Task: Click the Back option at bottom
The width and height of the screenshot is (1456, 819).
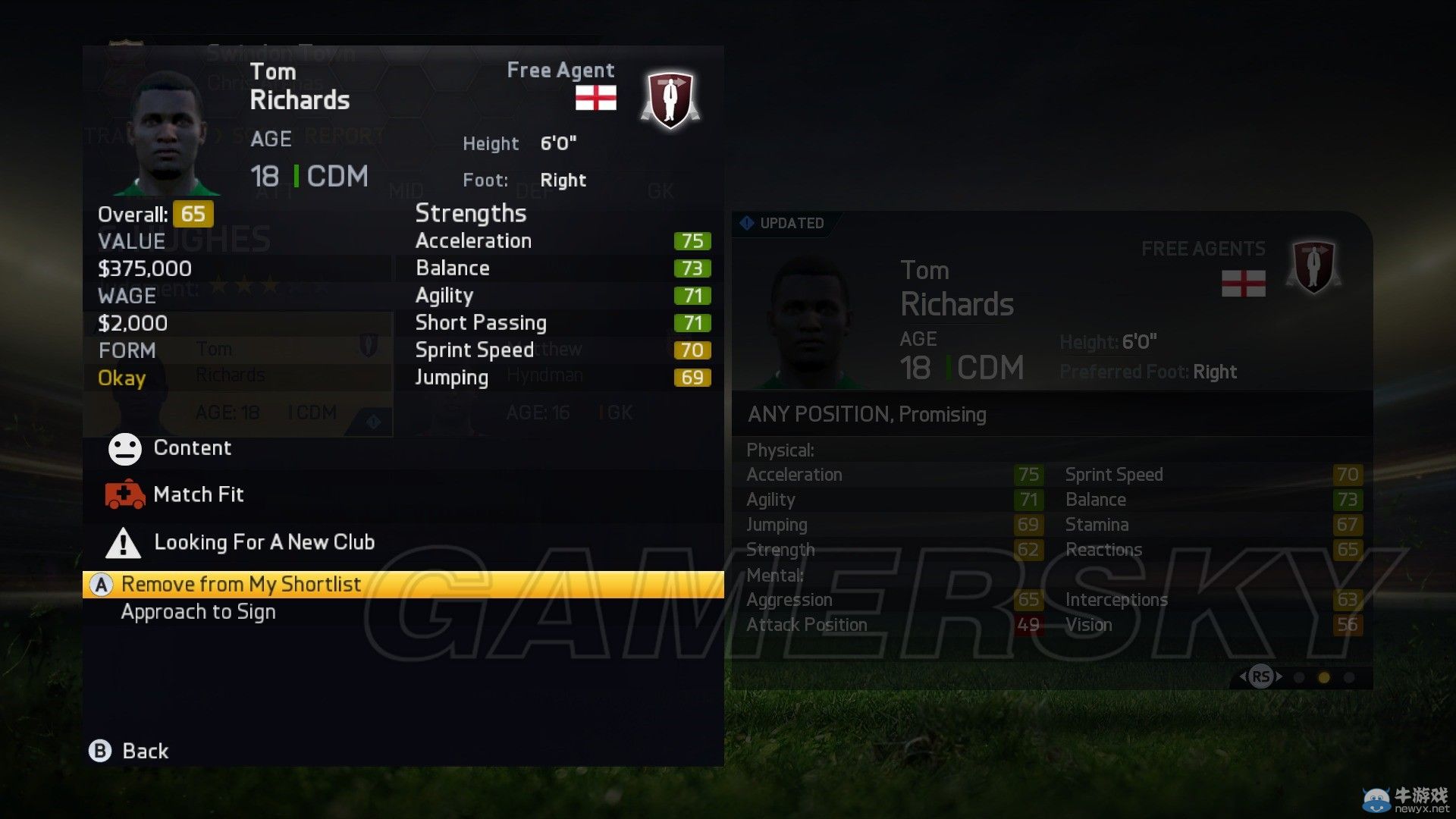Action: (x=145, y=751)
